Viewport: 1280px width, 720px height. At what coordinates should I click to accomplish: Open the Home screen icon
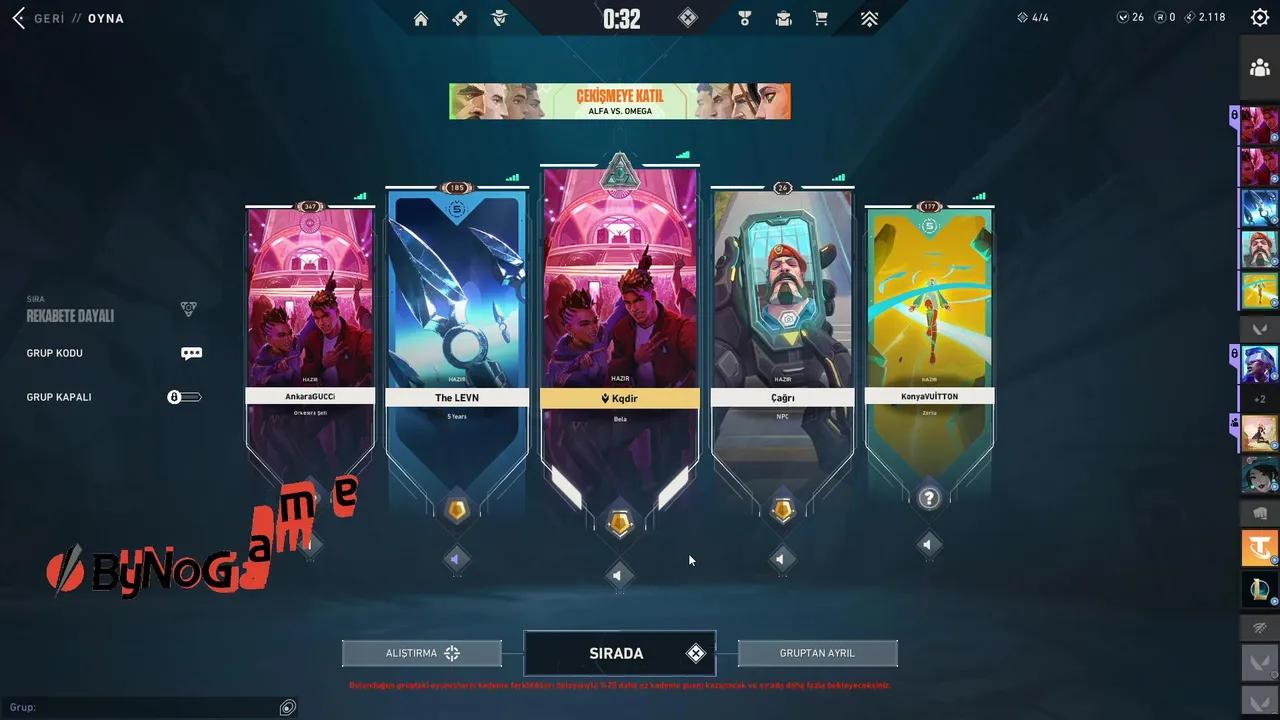pyautogui.click(x=420, y=18)
